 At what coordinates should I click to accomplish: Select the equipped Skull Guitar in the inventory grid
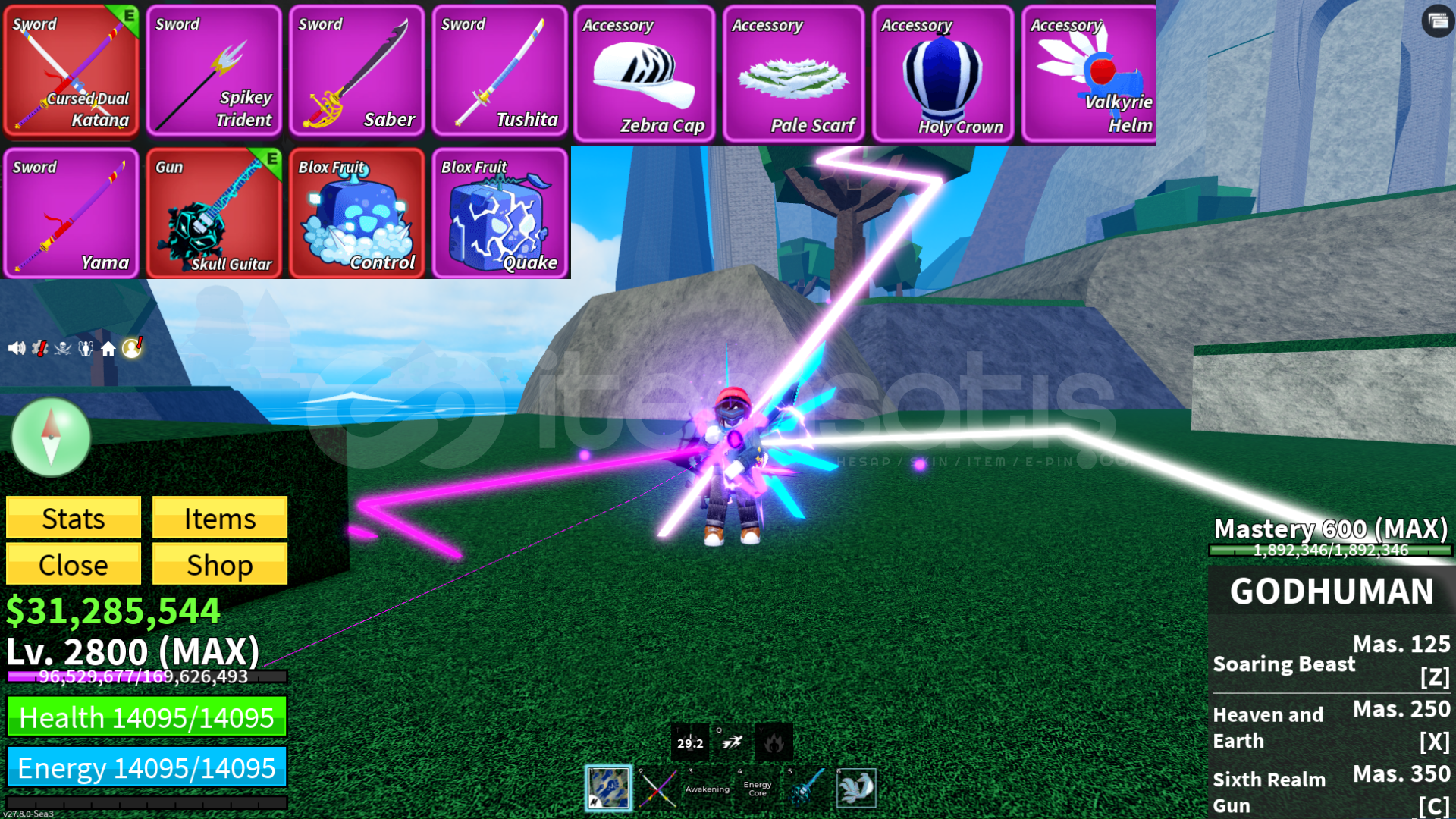tap(214, 215)
